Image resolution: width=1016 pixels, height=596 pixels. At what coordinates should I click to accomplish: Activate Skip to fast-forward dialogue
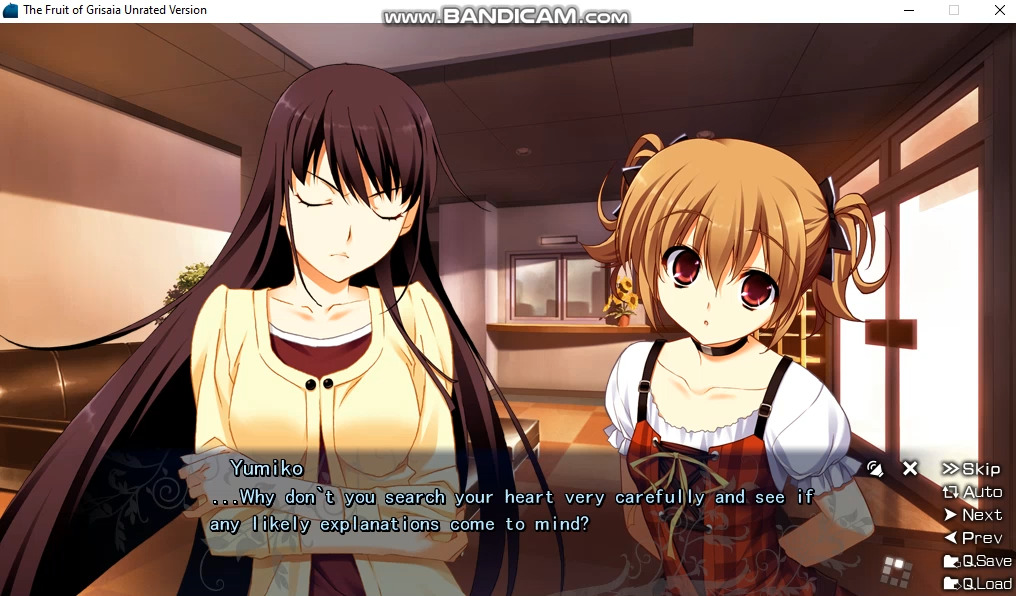click(x=971, y=469)
